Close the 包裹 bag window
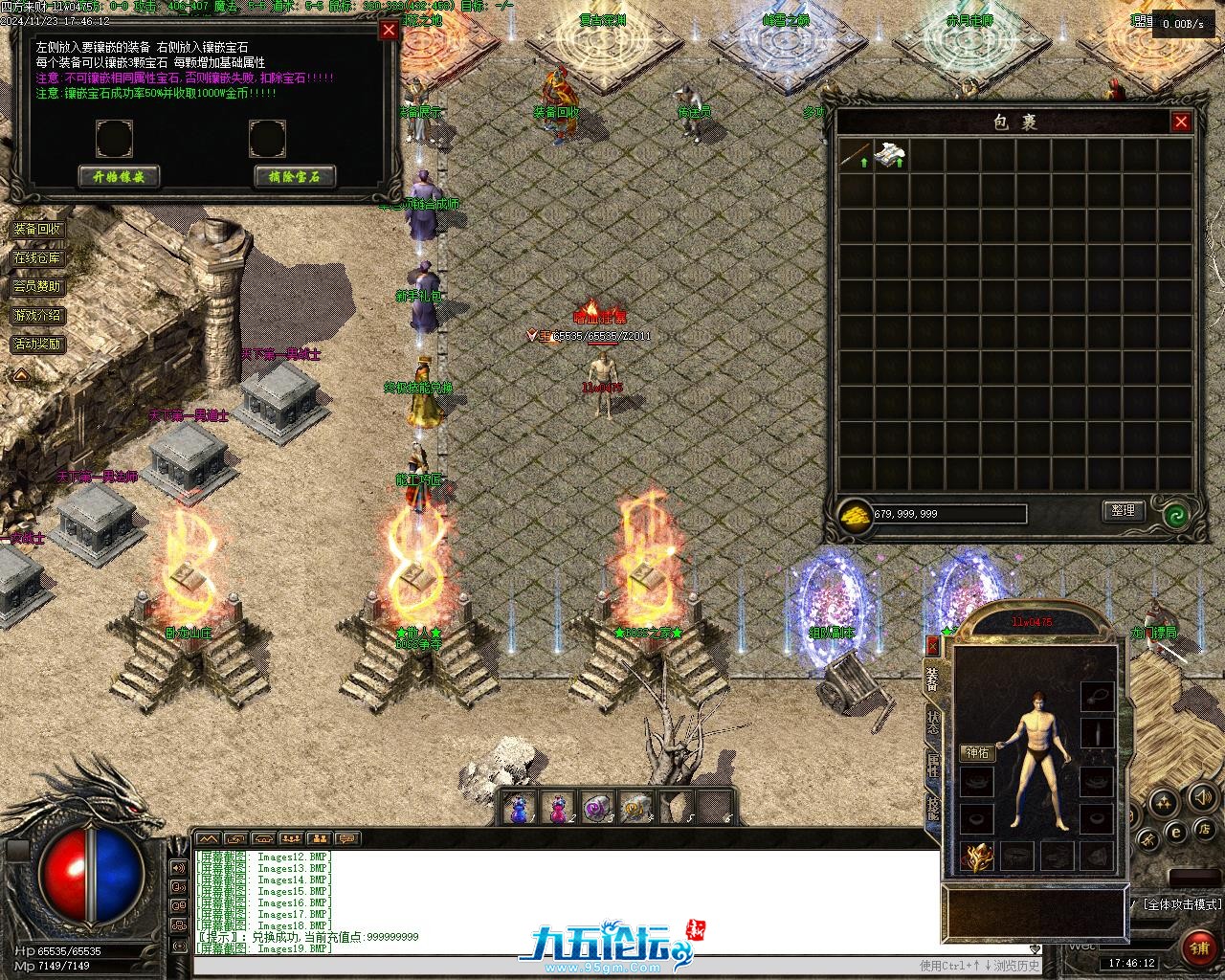The image size is (1225, 980). 1181,122
